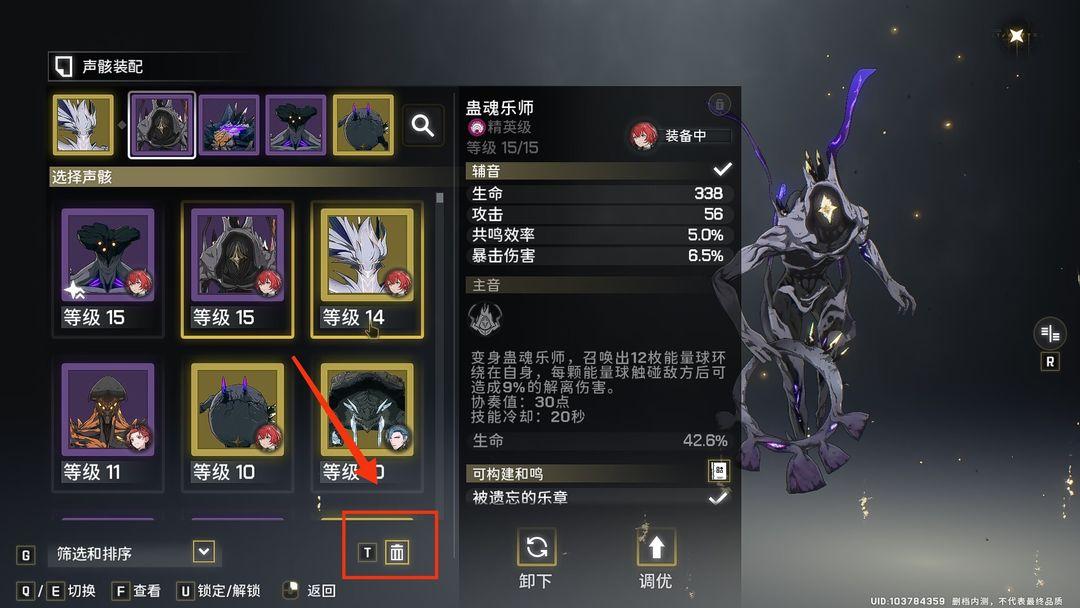Open the sonata effect book icon

[718, 472]
